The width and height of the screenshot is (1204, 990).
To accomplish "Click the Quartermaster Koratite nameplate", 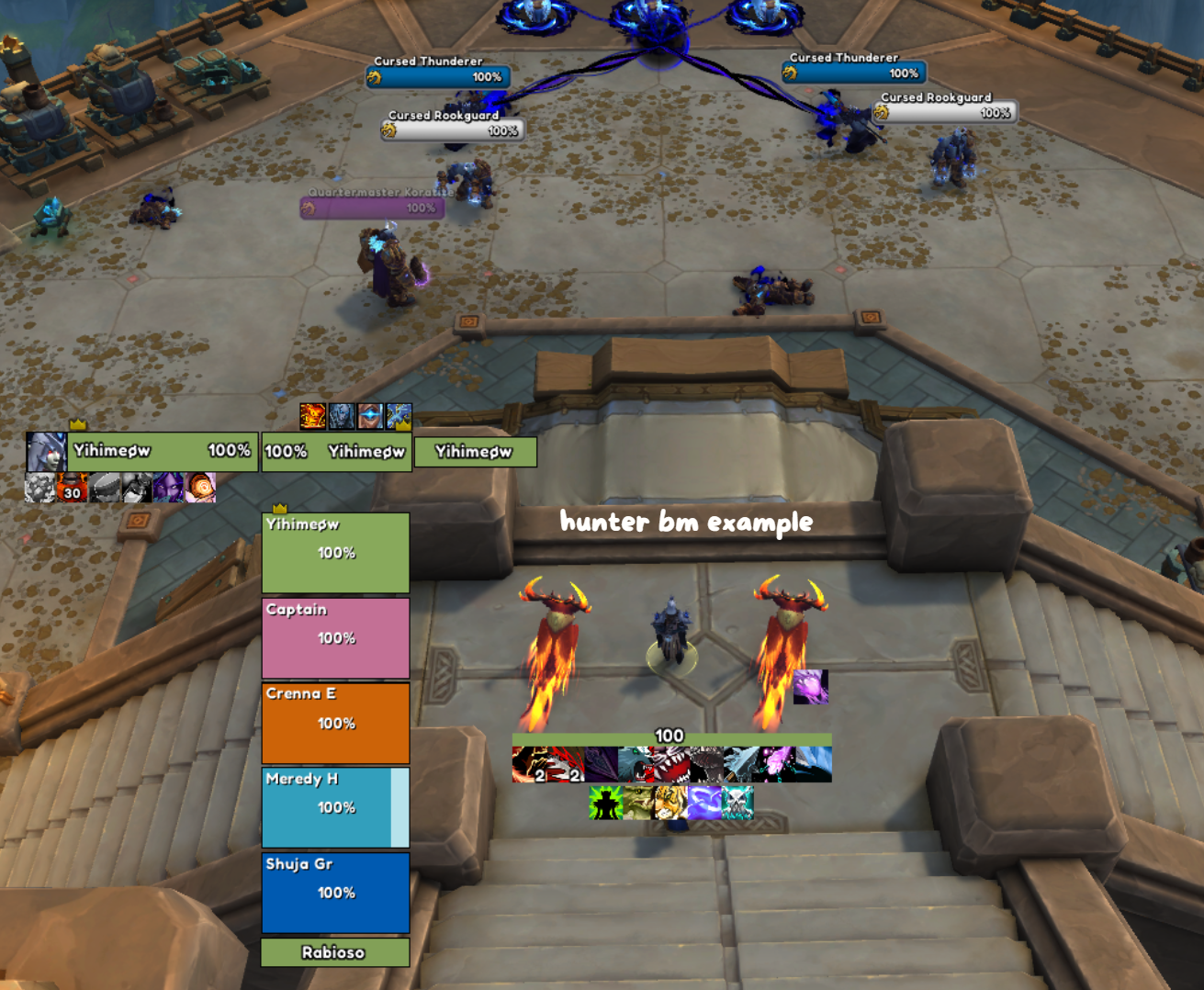I will (x=372, y=208).
